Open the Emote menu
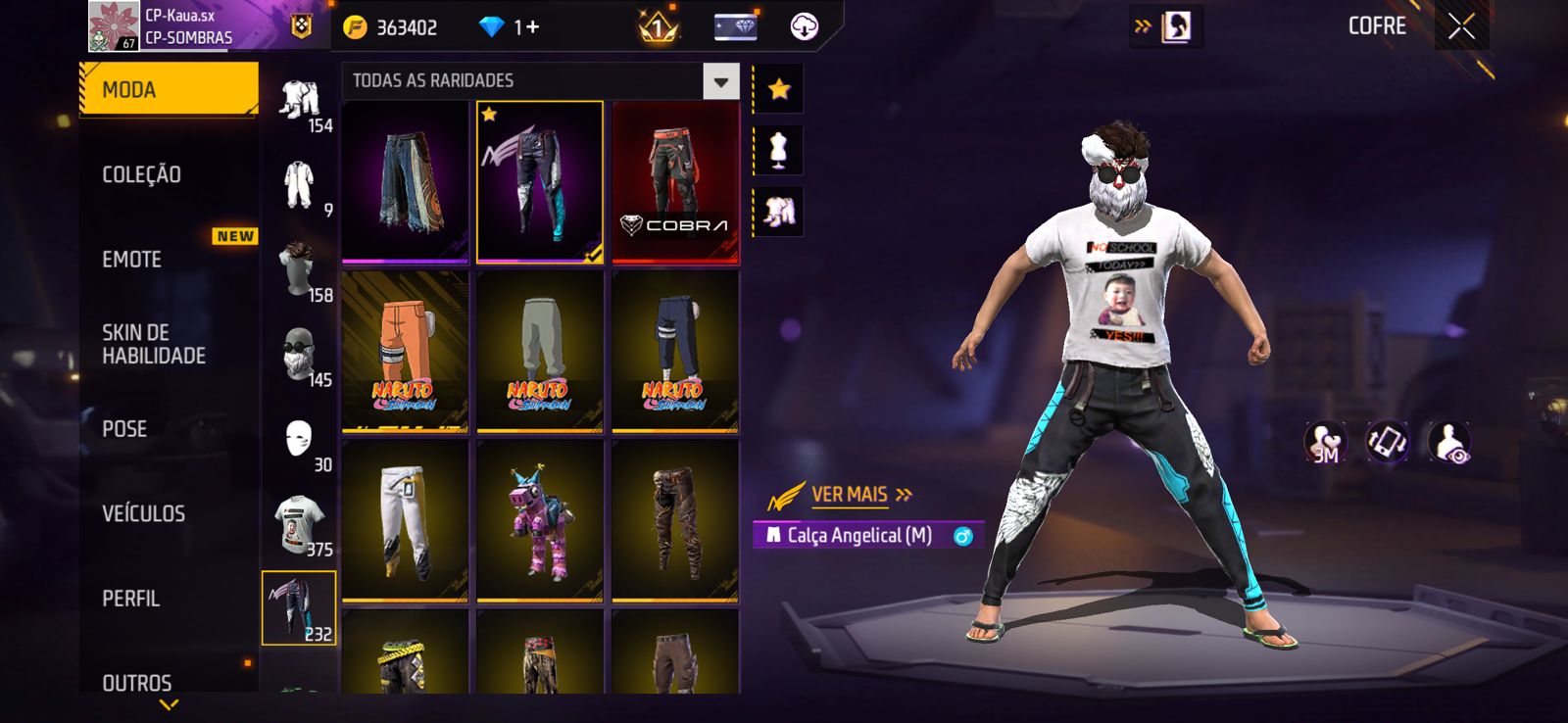The image size is (1568, 723). pyautogui.click(x=132, y=260)
